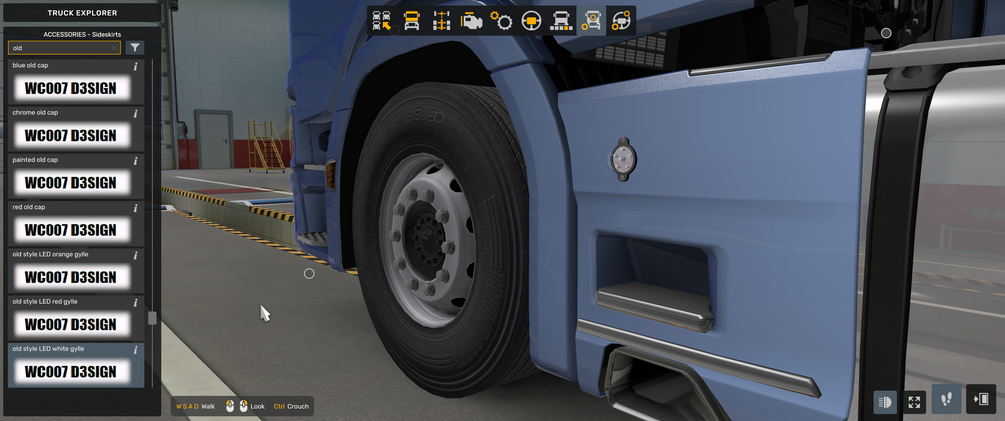Activate the fullscreen arrows button
Viewport: 1005px width, 421px height.
coord(914,401)
